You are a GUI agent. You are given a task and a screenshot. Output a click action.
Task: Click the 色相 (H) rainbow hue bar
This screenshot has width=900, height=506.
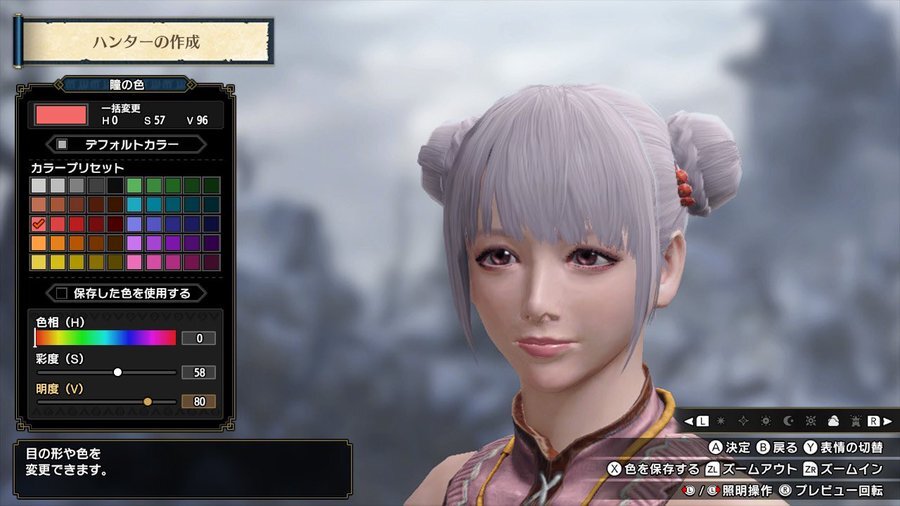pyautogui.click(x=105, y=338)
